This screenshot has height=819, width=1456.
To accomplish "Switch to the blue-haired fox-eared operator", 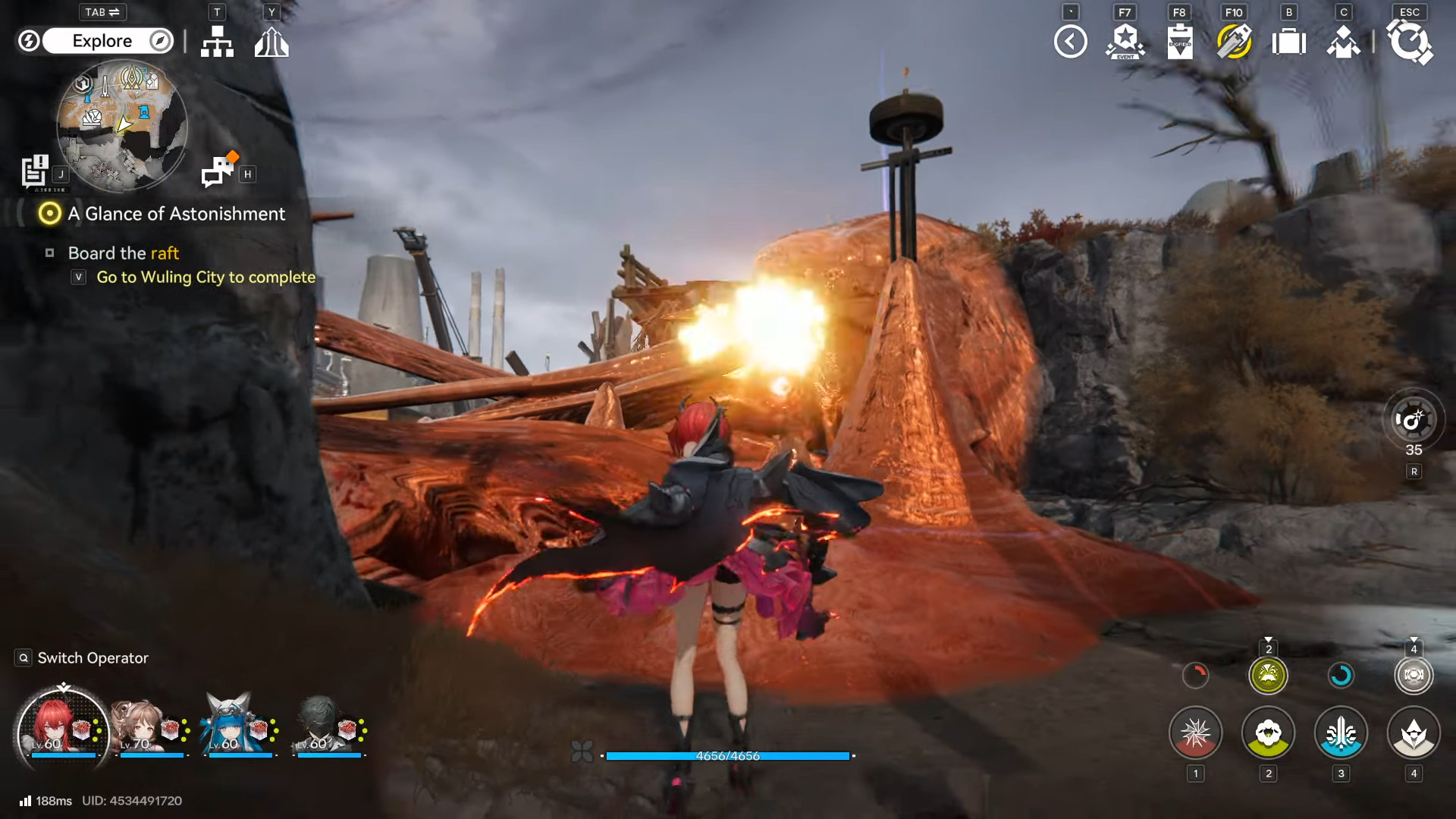I will pyautogui.click(x=240, y=730).
